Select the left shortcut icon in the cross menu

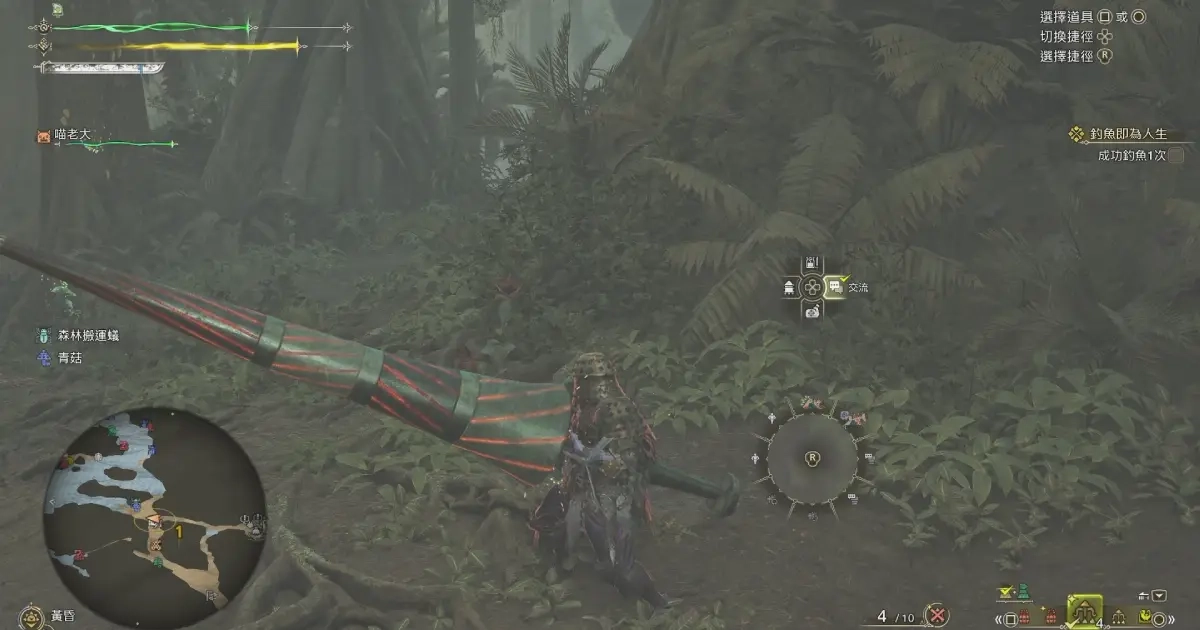790,288
